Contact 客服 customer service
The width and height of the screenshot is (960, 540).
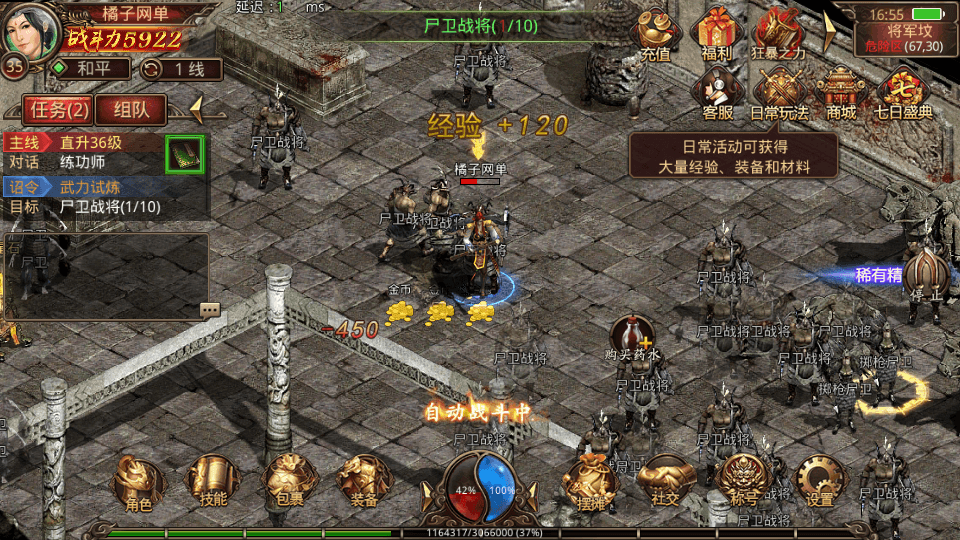[717, 92]
